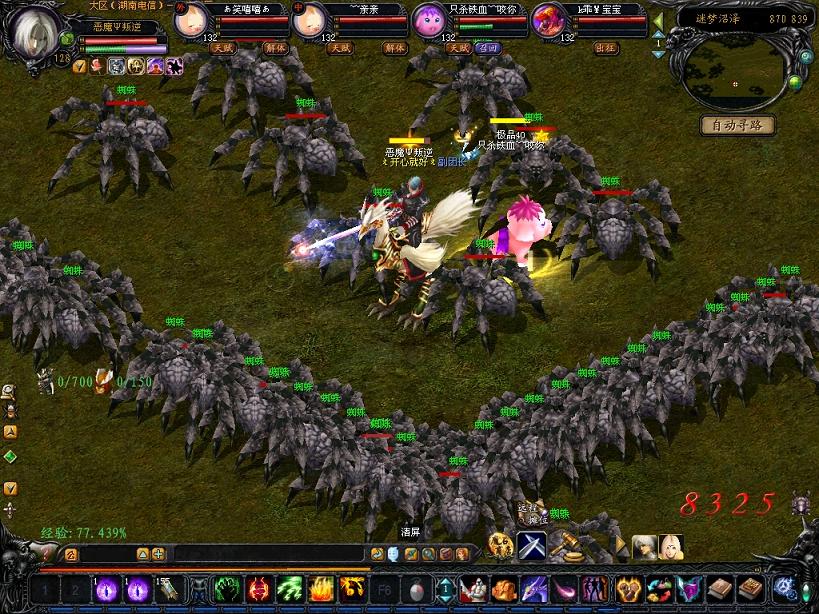Viewport: 819px width, 614px height.
Task: Click the 清屏 clear screen button
Action: 411,531
